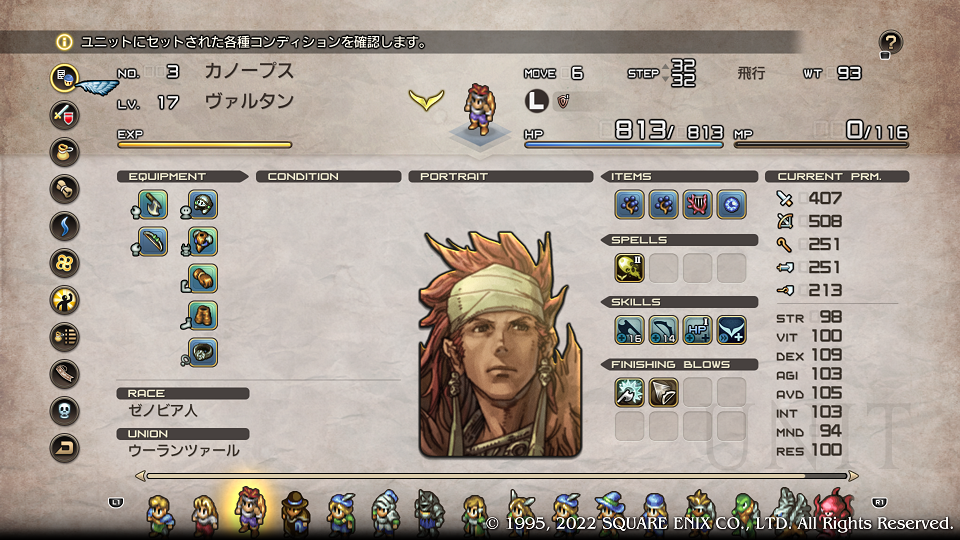Choose the red coral item slot
This screenshot has height=540, width=960.
pyautogui.click(x=697, y=205)
